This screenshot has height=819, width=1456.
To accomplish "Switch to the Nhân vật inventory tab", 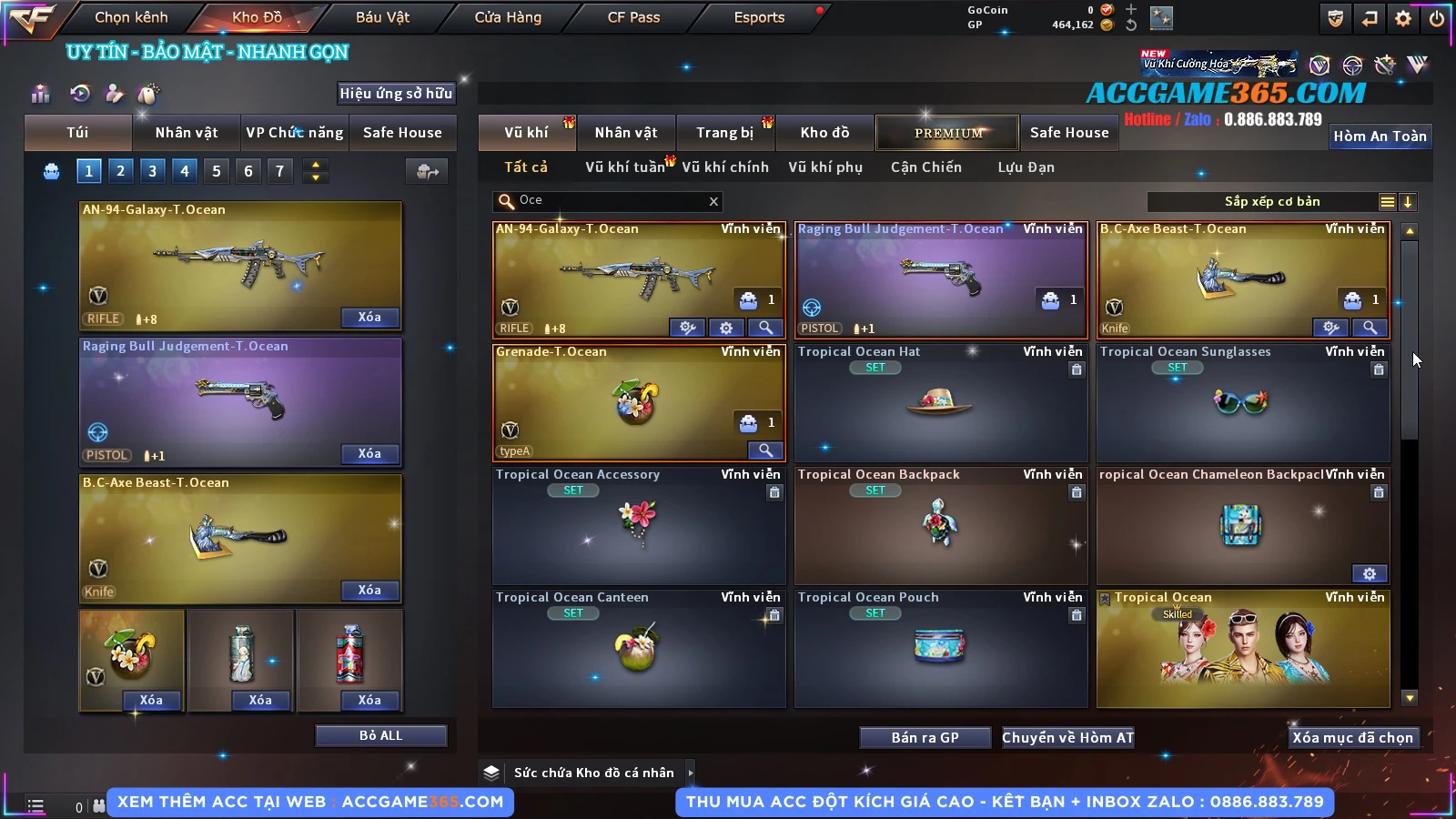I will [626, 133].
